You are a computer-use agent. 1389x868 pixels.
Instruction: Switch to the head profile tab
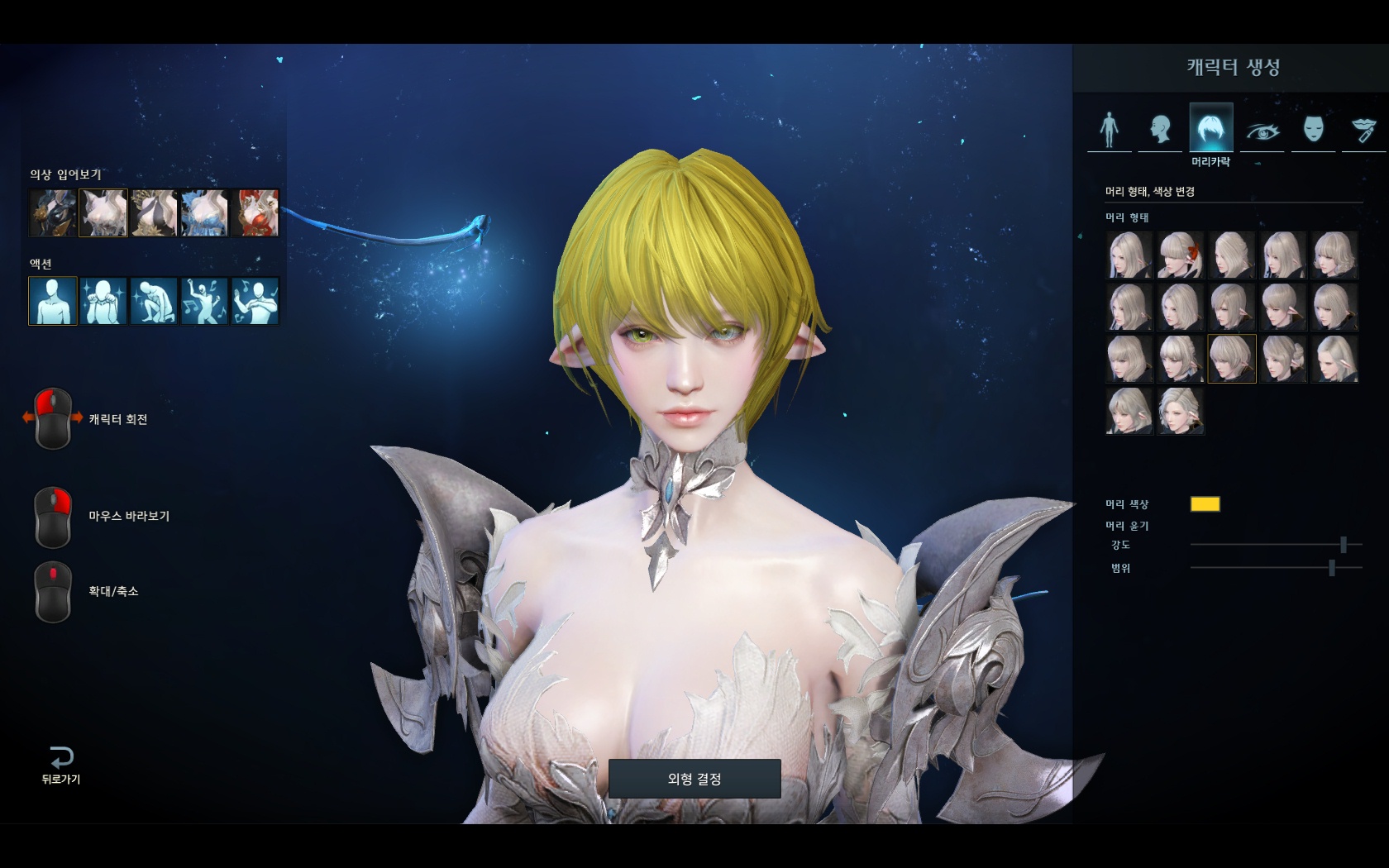click(1160, 129)
